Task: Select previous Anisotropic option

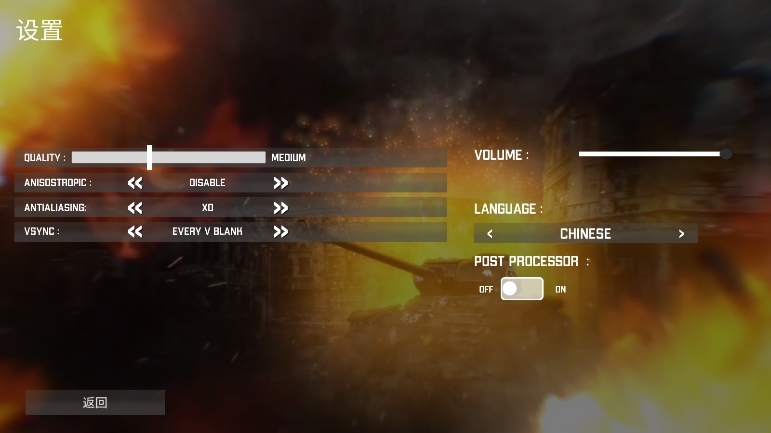Action: (135, 183)
